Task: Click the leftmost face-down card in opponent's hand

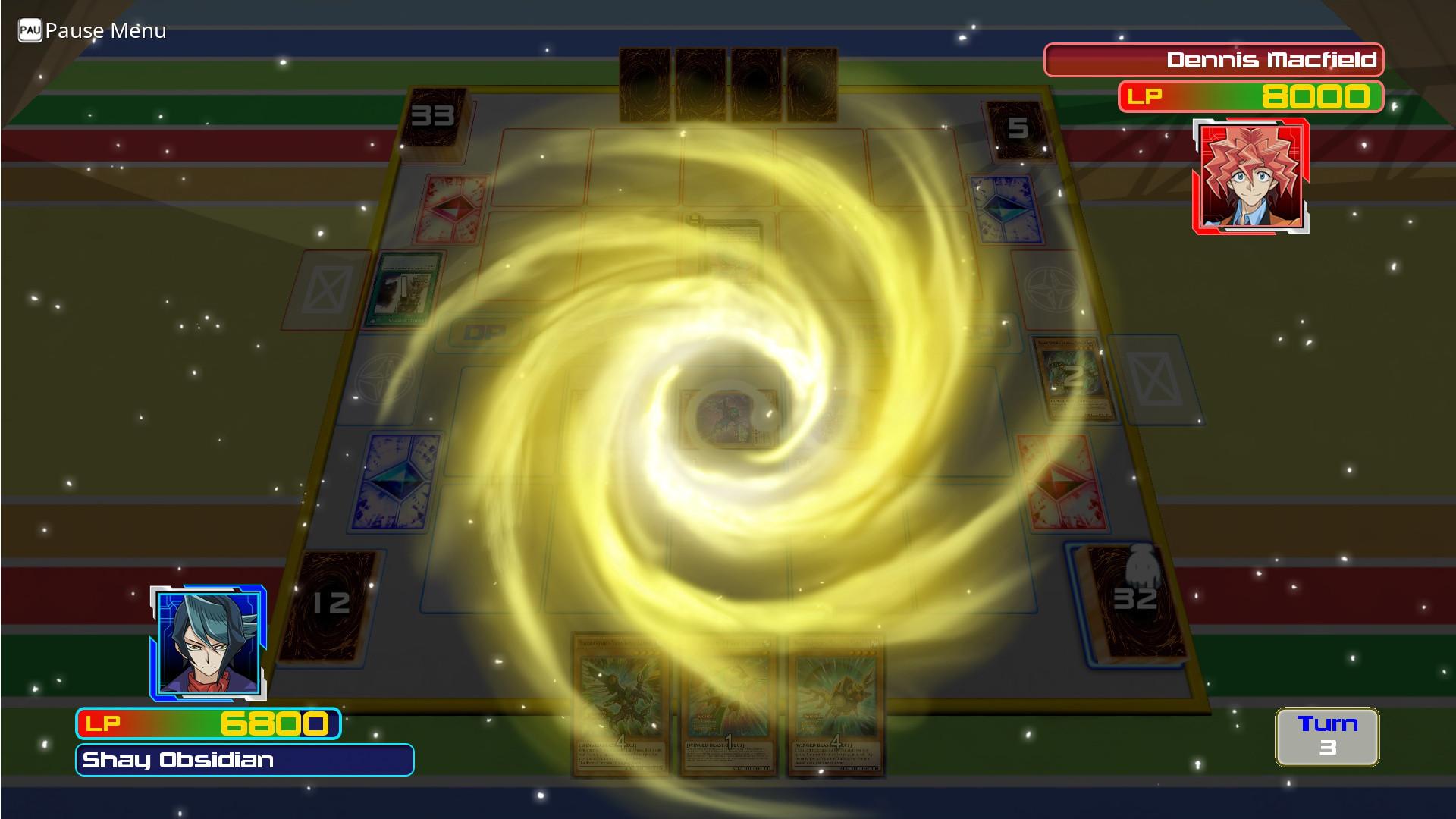Action: pos(645,83)
